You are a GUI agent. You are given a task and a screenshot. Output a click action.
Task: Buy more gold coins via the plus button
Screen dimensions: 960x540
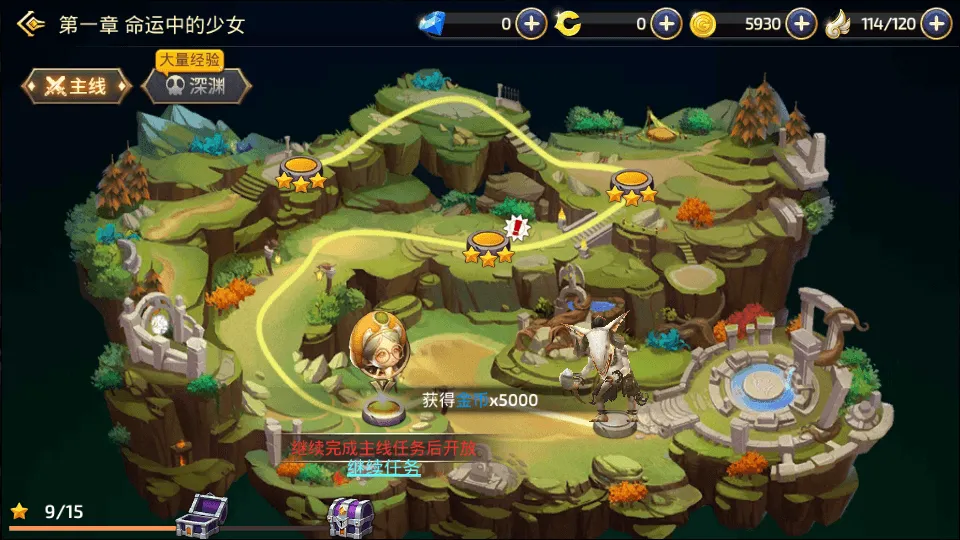pyautogui.click(x=801, y=23)
